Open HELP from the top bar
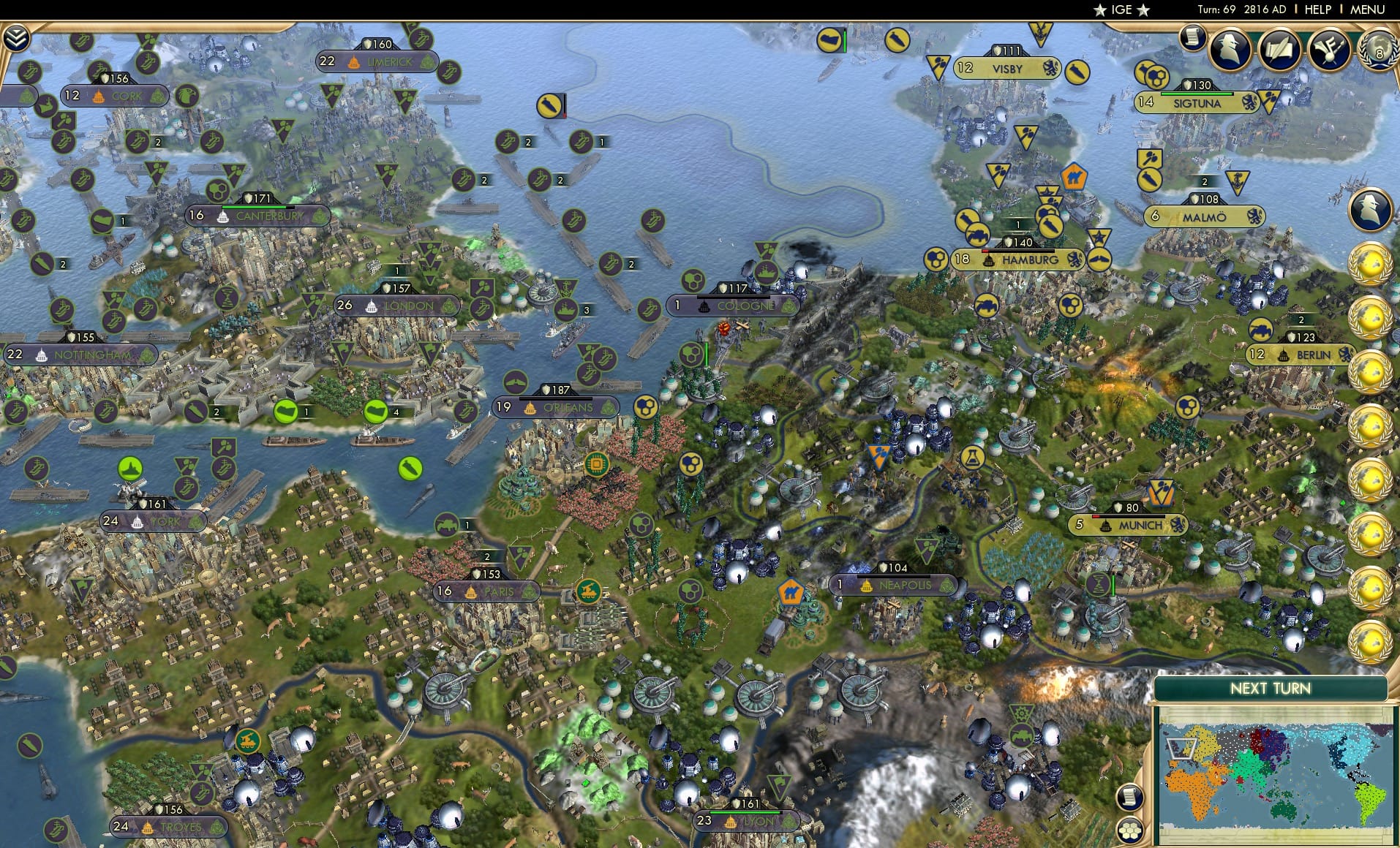Viewport: 1400px width, 848px height. [x=1317, y=10]
